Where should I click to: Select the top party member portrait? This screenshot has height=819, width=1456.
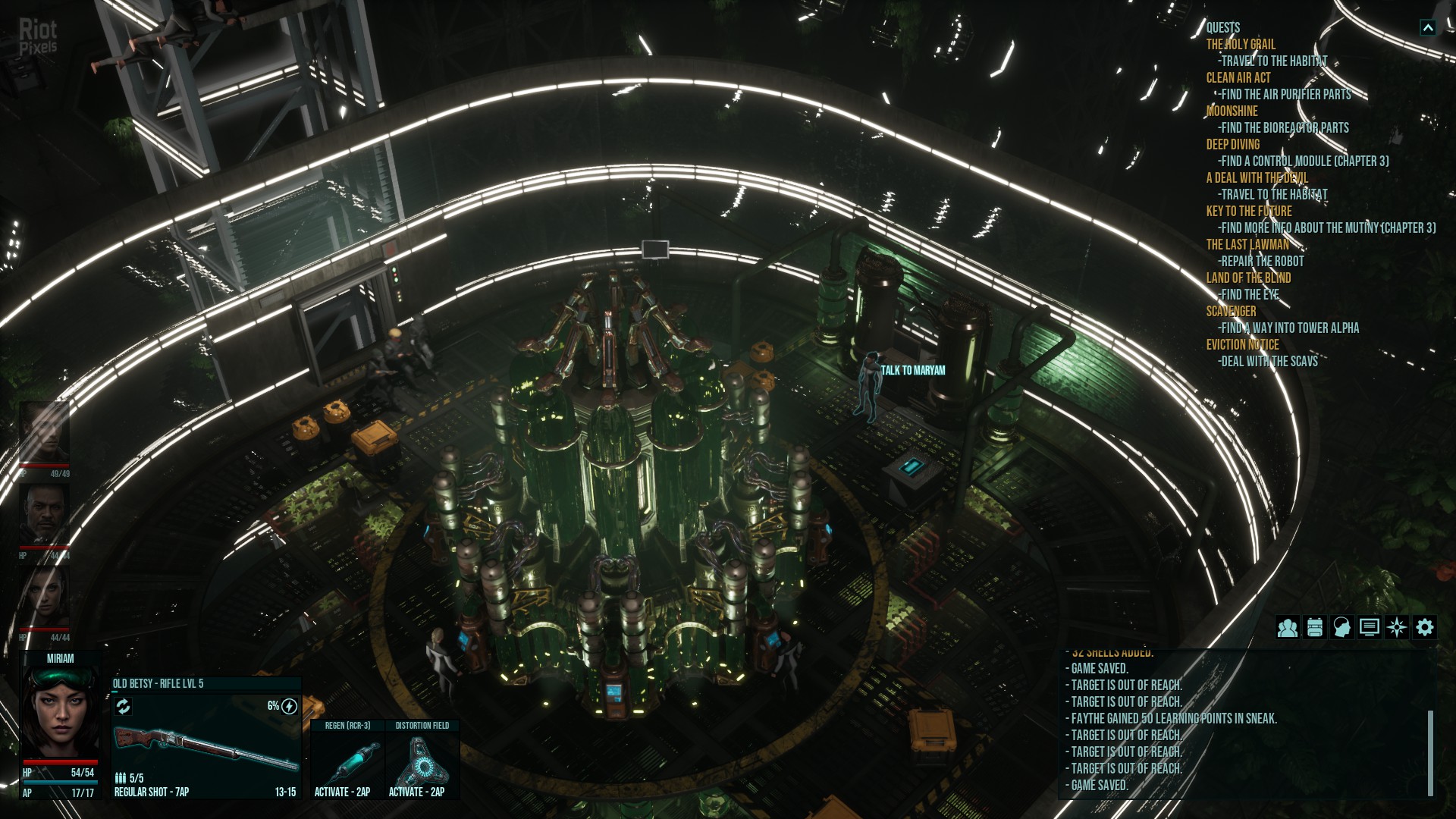tap(44, 431)
